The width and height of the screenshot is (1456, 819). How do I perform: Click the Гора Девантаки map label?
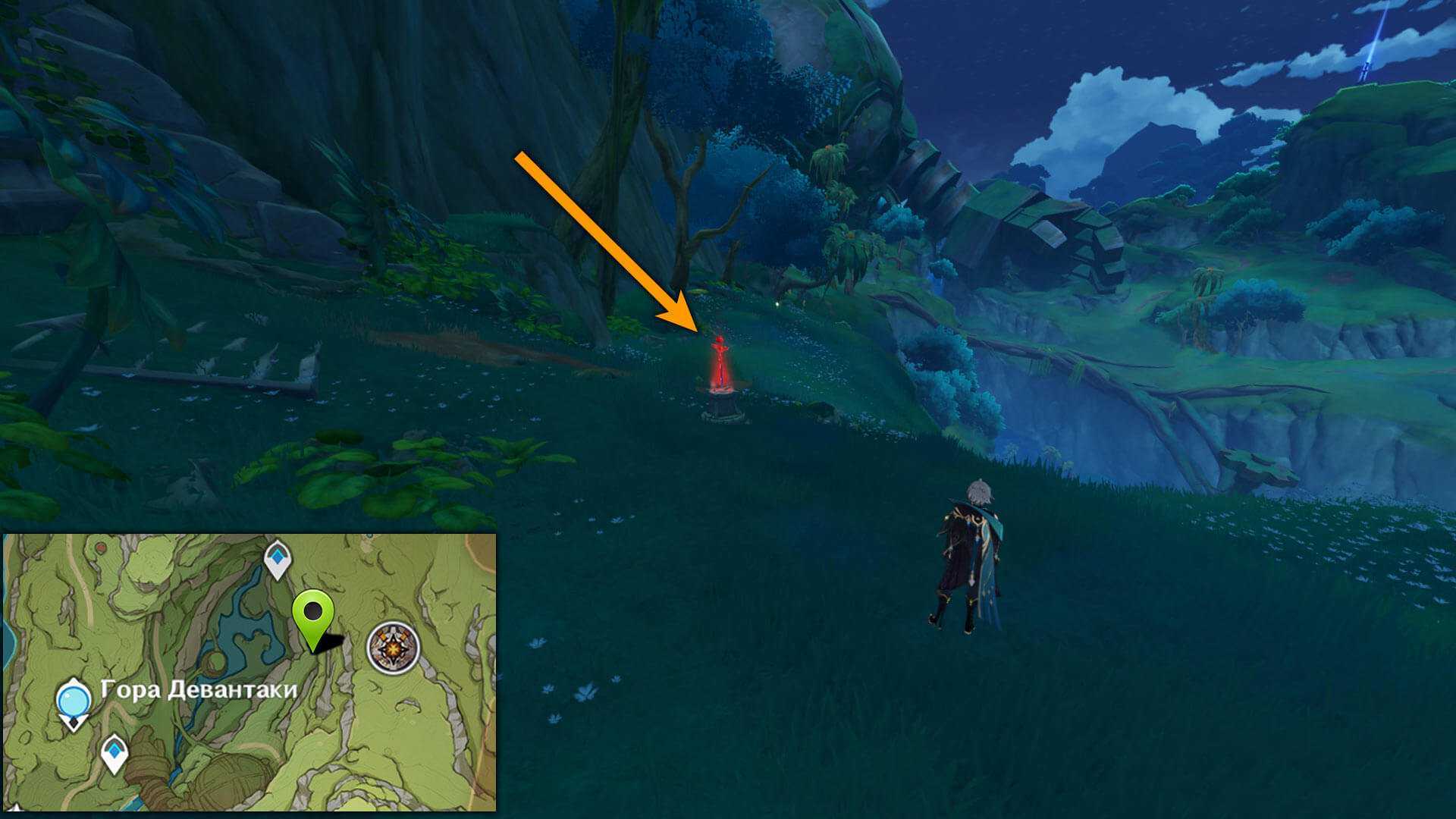199,691
